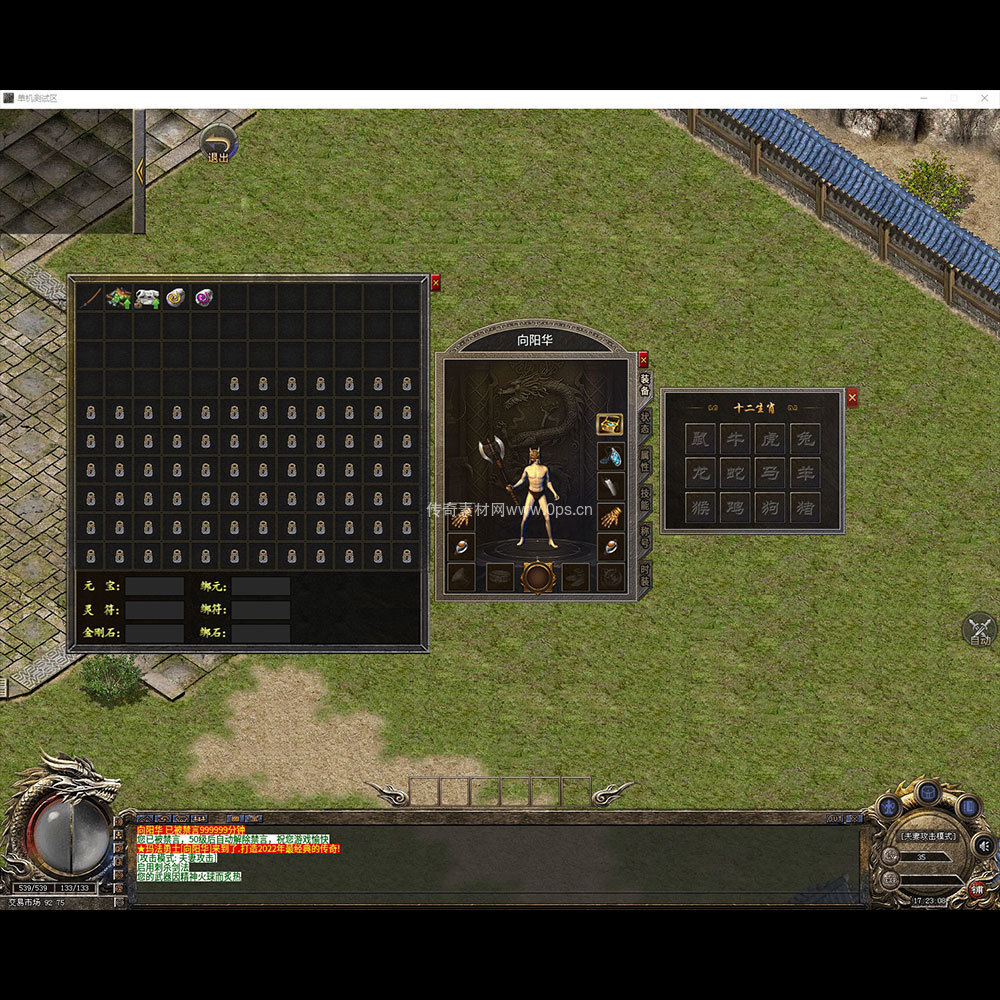
Task: Select the purple spiral stone in bag
Action: (205, 297)
